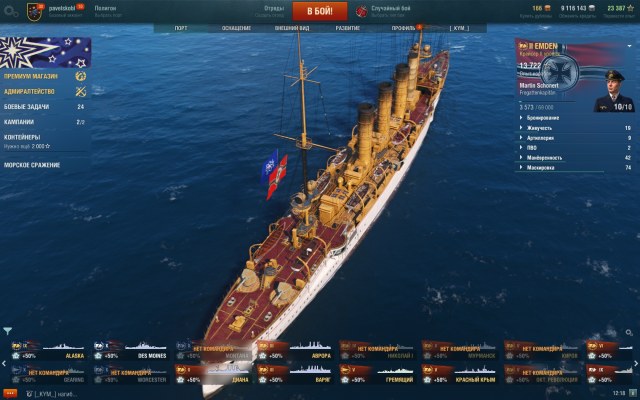Choose battle type Случайный бой selector
Screen dimensions: 640x400
pos(390,10)
